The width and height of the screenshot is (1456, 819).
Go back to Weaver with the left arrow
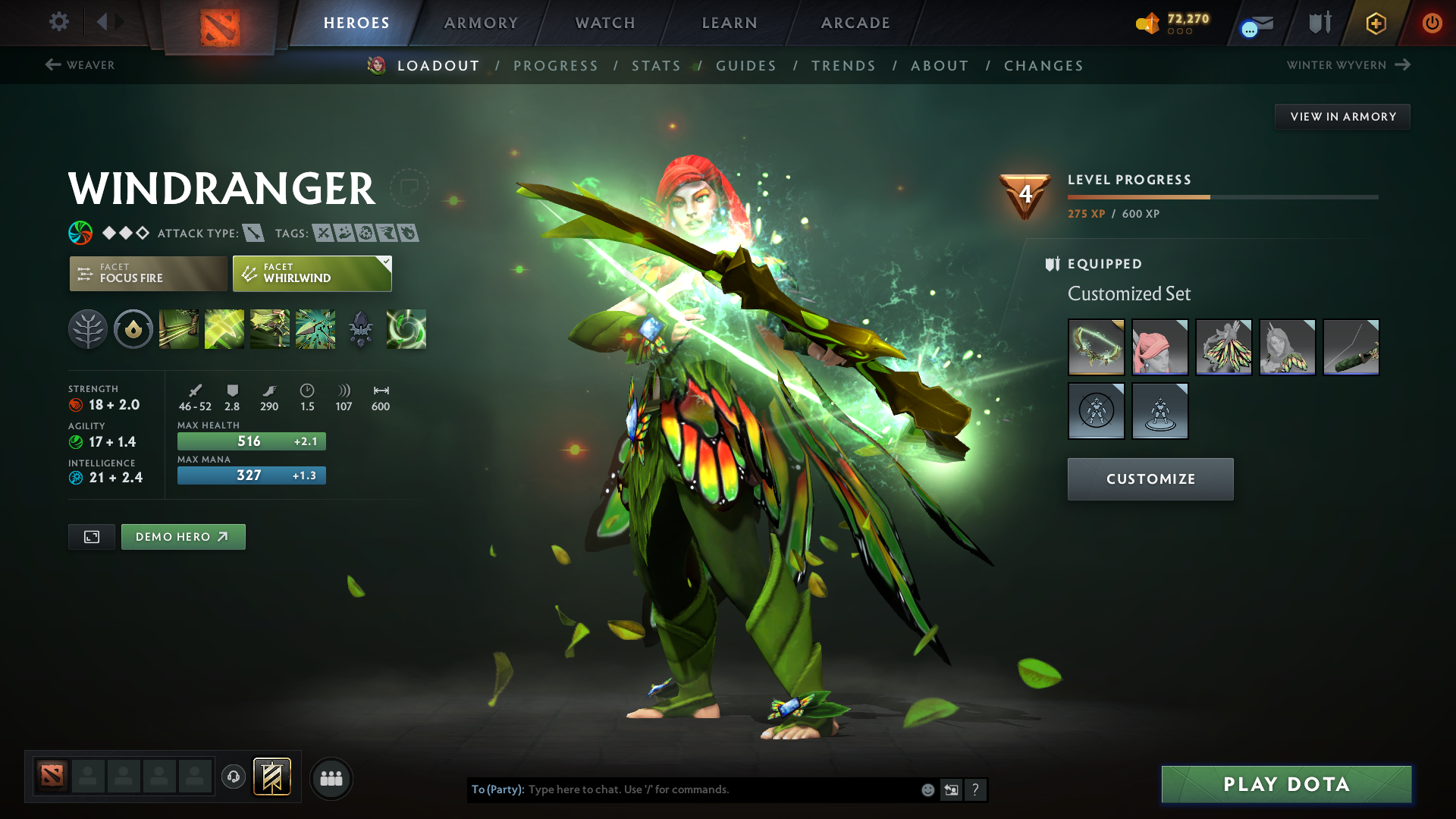52,65
